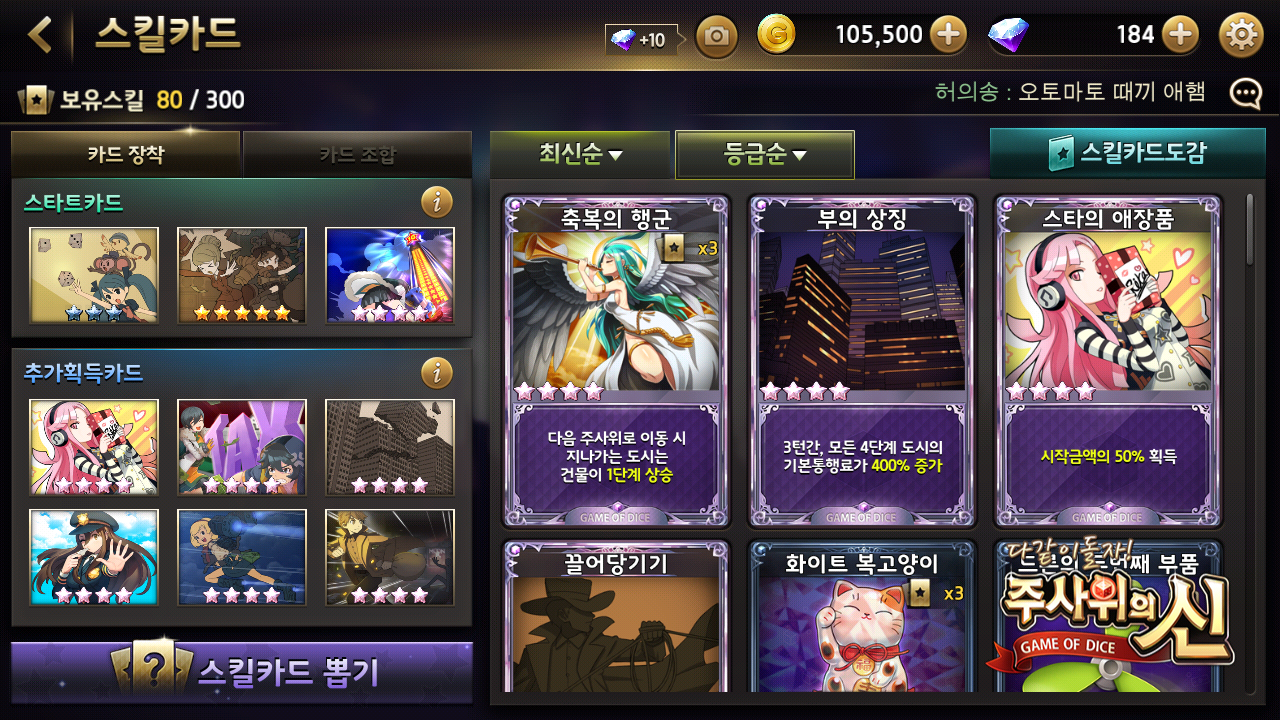Open the 최신순 sort dropdown
This screenshot has height=720, width=1280.
point(580,154)
